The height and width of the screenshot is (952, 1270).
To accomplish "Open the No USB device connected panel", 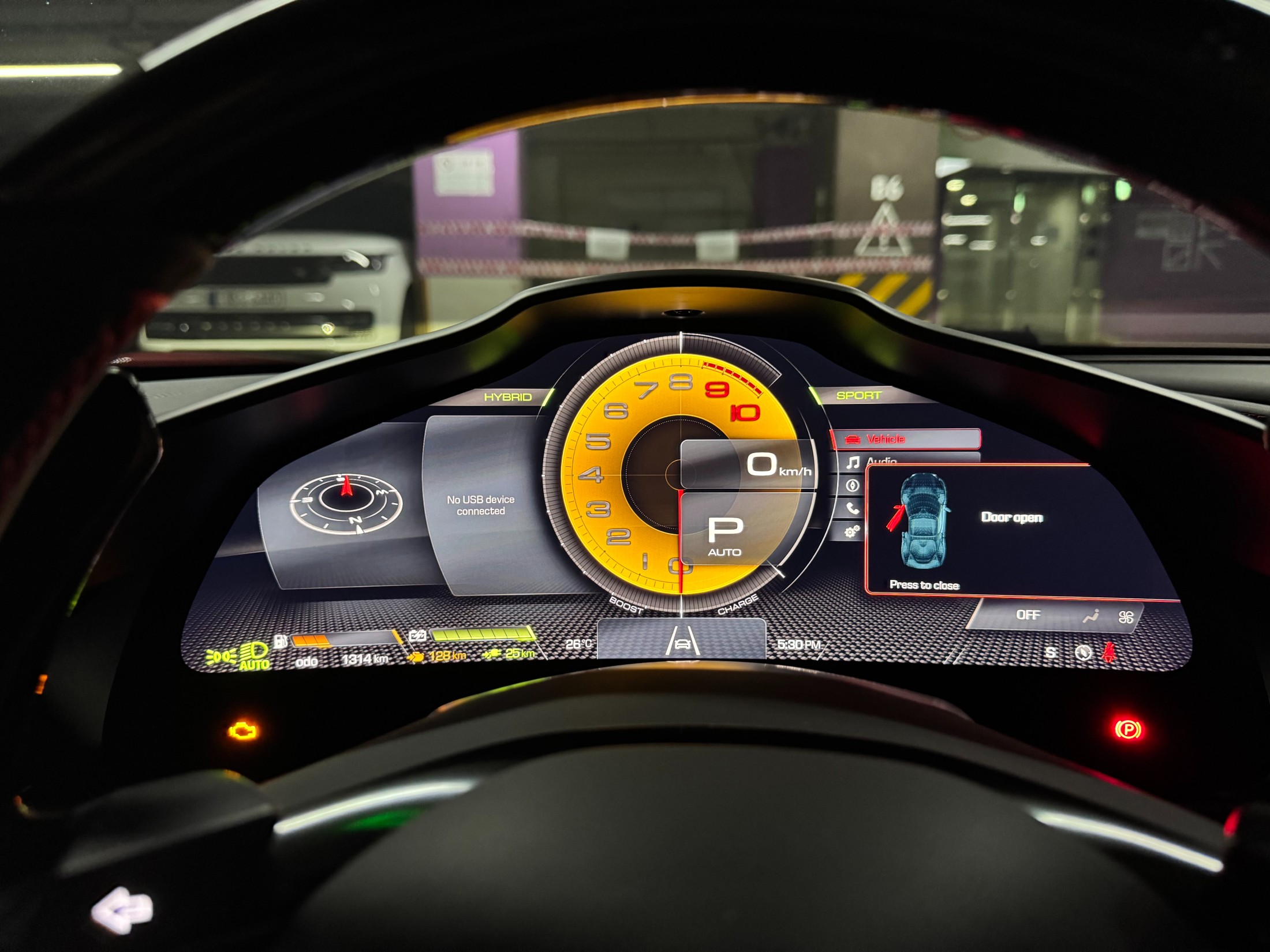I will pyautogui.click(x=480, y=505).
